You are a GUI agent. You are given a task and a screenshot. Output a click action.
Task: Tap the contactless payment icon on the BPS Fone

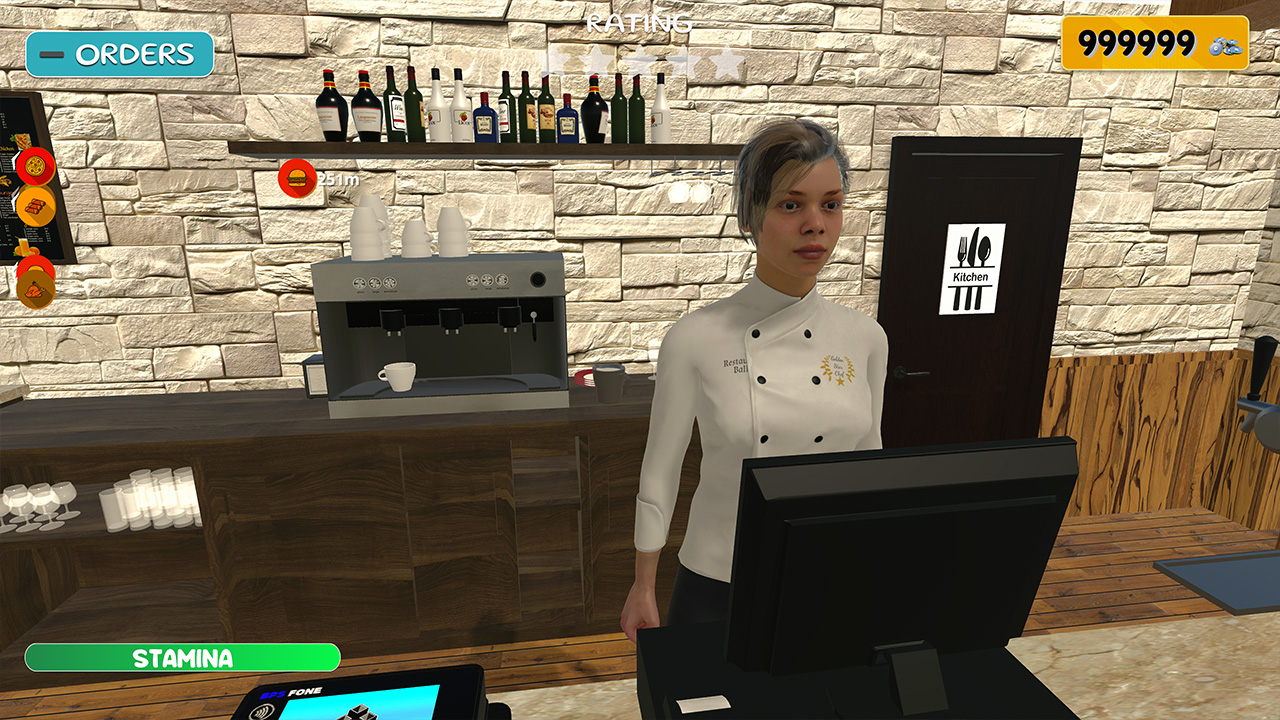(x=263, y=711)
